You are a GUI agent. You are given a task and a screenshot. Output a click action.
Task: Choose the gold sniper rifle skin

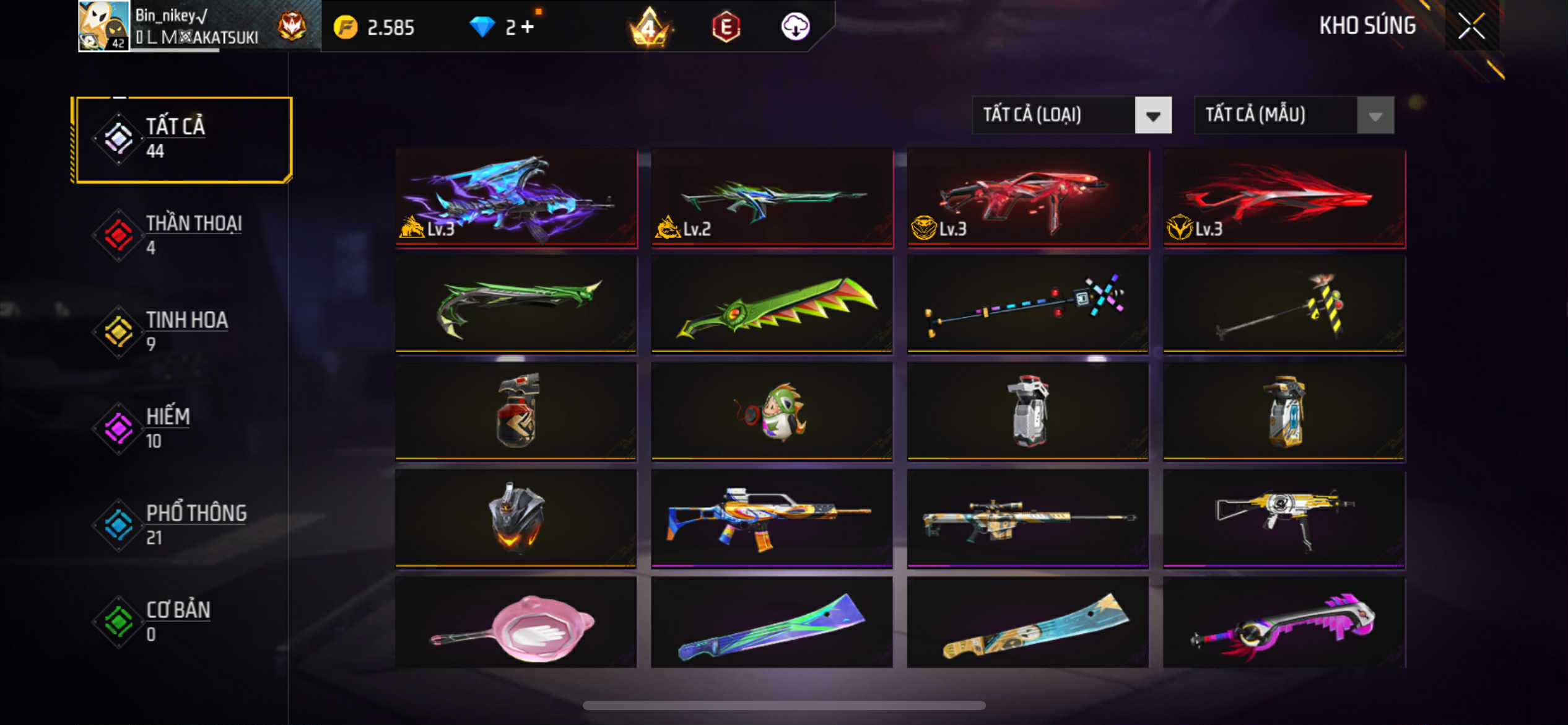pos(1027,518)
